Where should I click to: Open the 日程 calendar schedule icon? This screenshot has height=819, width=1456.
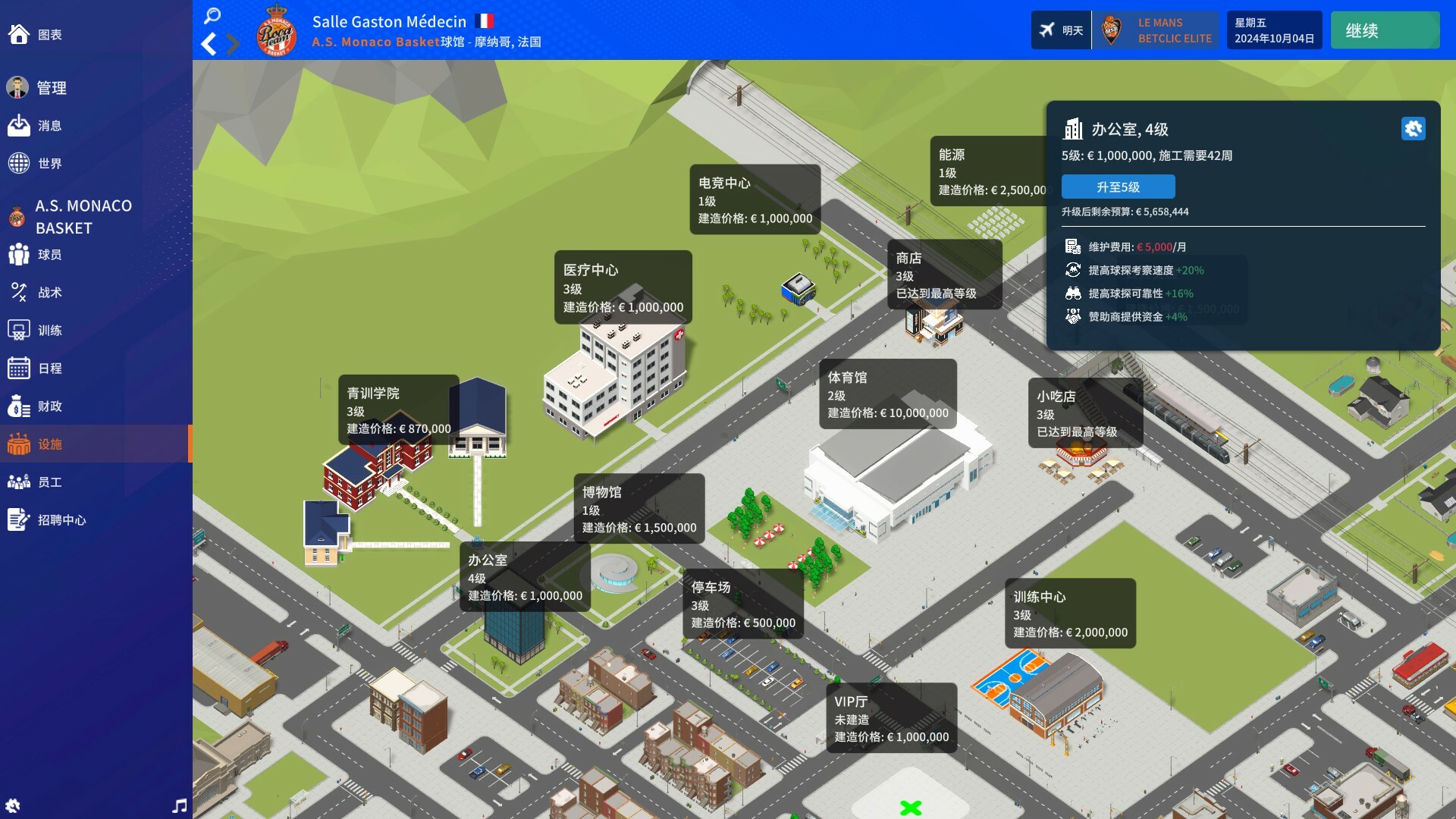tap(18, 369)
